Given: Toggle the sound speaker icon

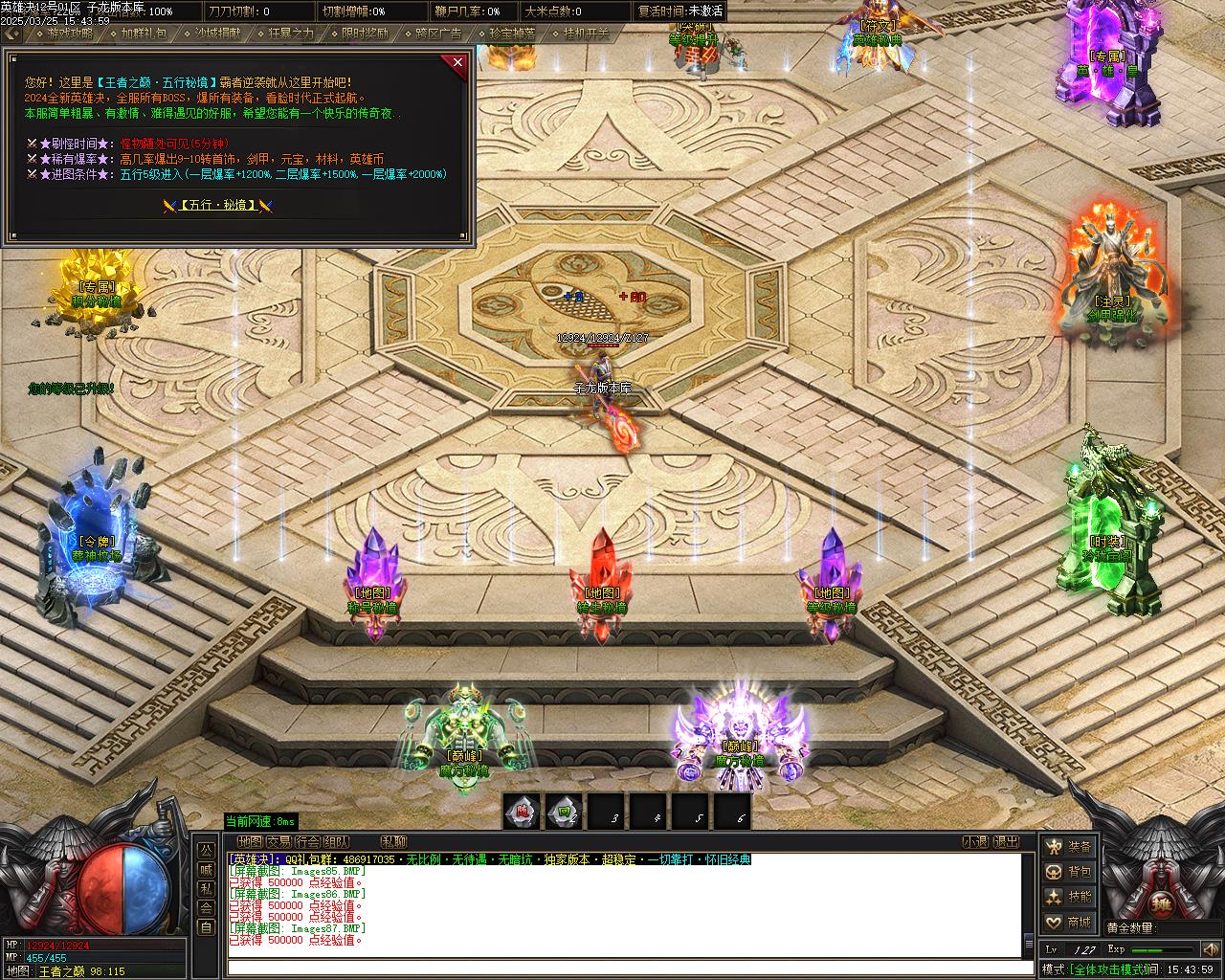Looking at the screenshot, I should [x=1210, y=950].
